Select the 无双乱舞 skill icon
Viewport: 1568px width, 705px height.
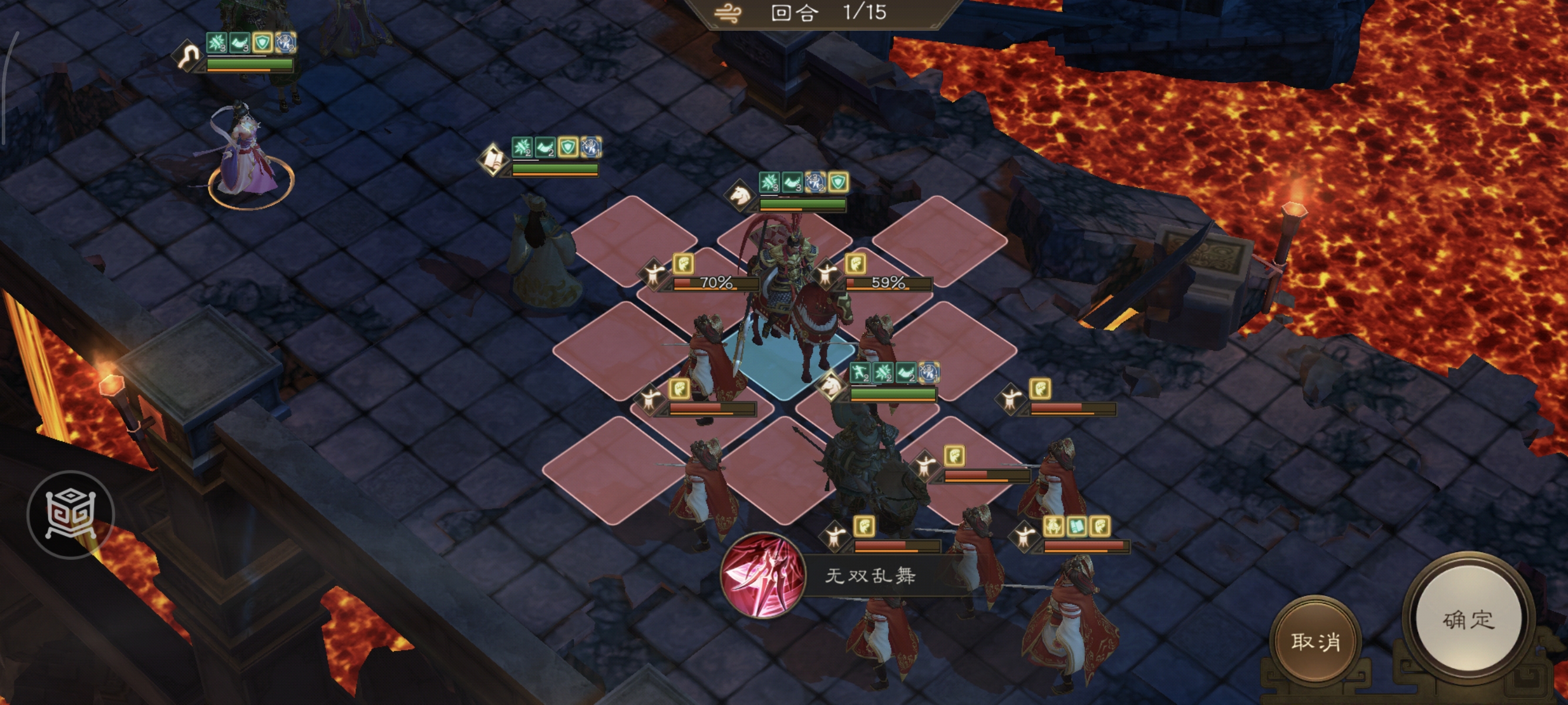tap(763, 575)
